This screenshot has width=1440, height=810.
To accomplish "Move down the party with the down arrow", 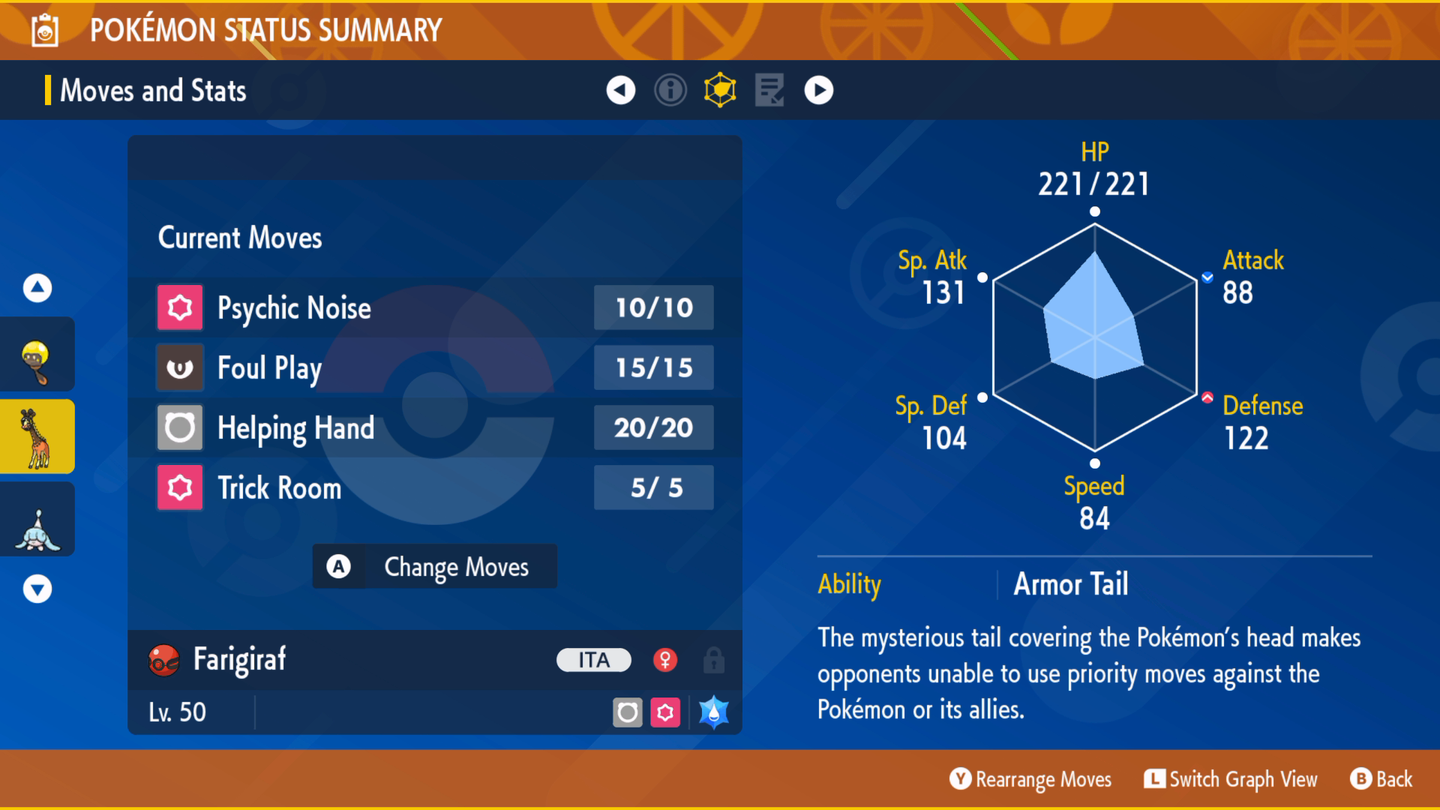I will tap(38, 589).
